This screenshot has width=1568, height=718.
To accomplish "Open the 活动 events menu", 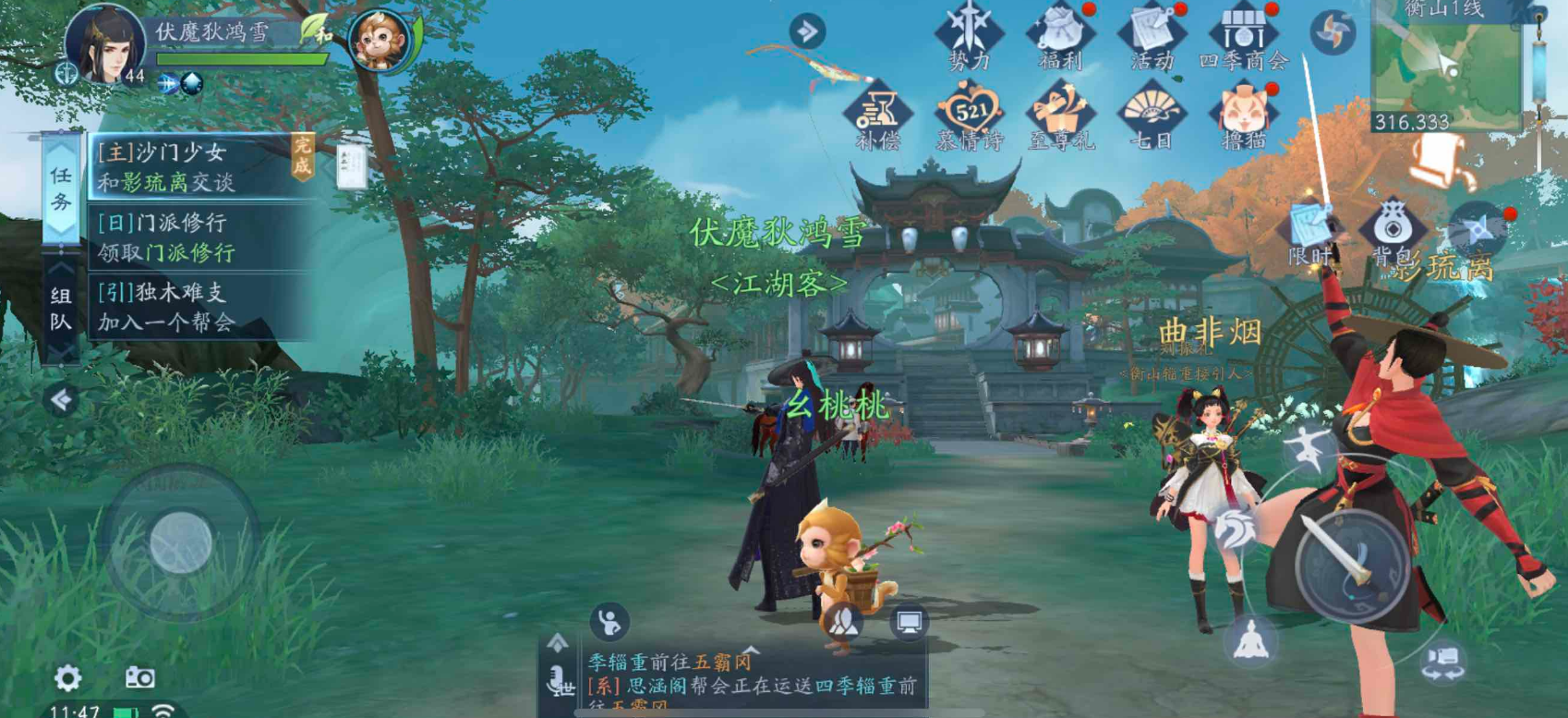I will click(x=1152, y=37).
